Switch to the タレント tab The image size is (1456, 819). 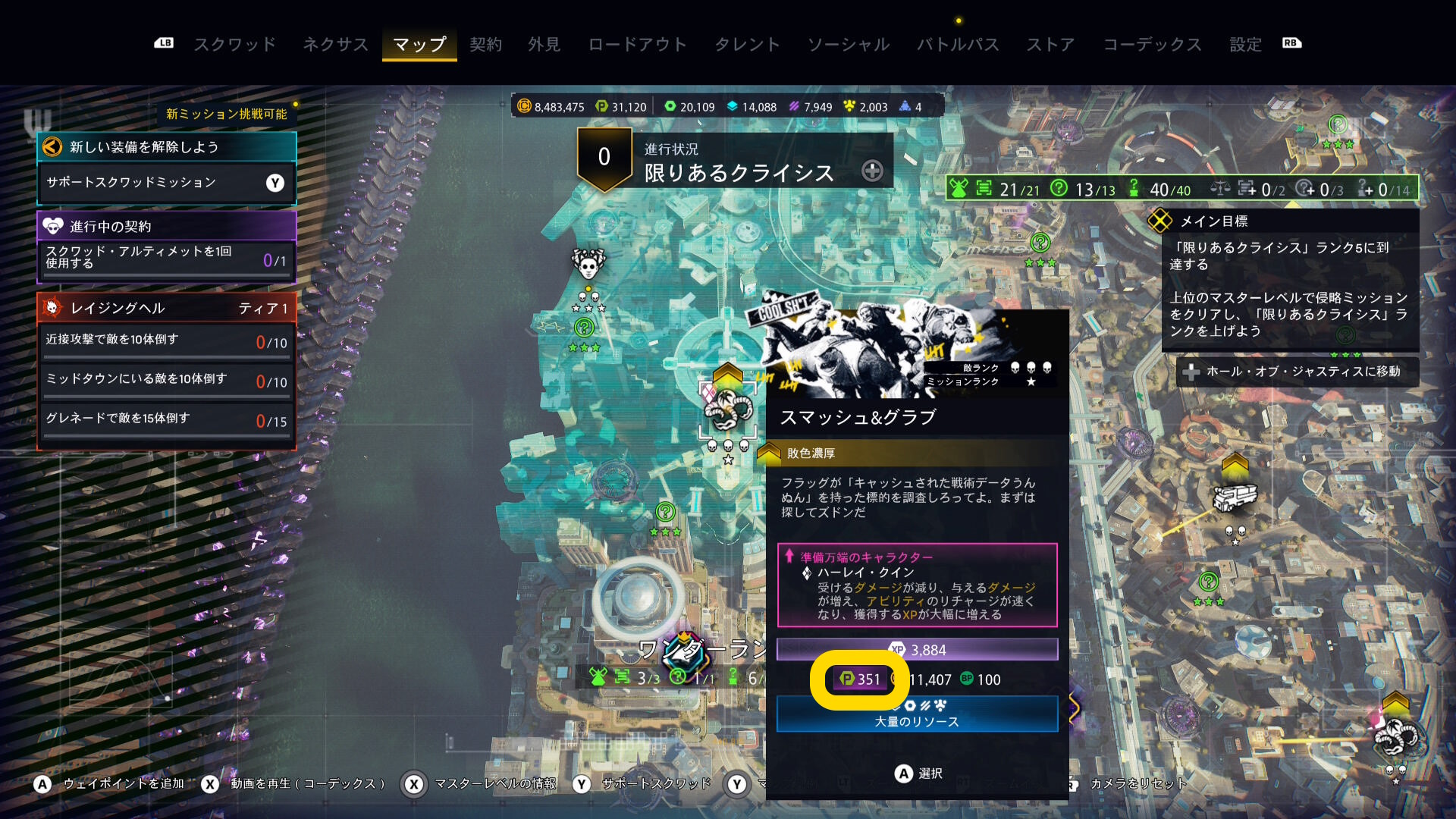click(747, 45)
